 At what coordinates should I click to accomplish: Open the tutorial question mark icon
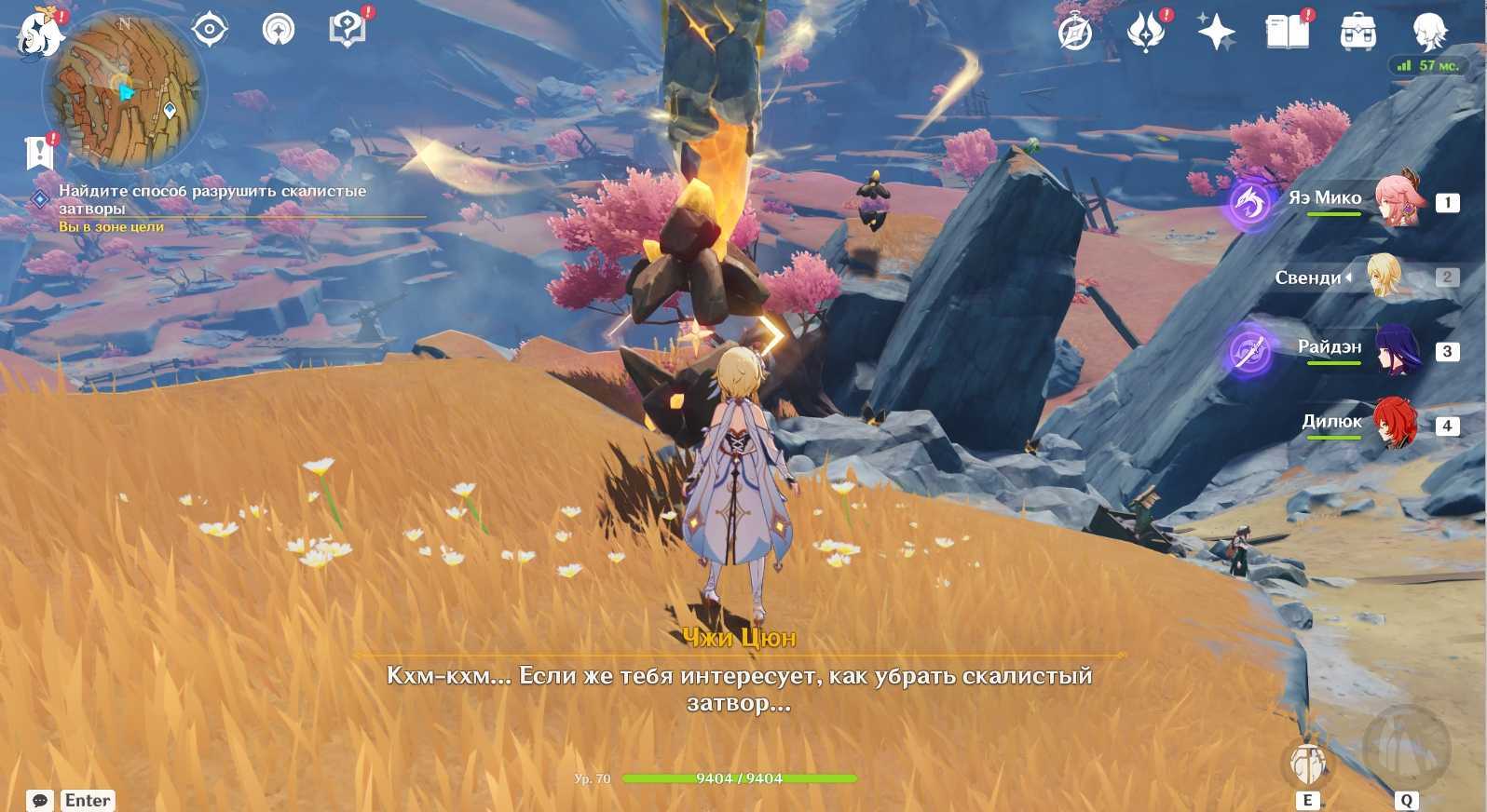(x=348, y=29)
